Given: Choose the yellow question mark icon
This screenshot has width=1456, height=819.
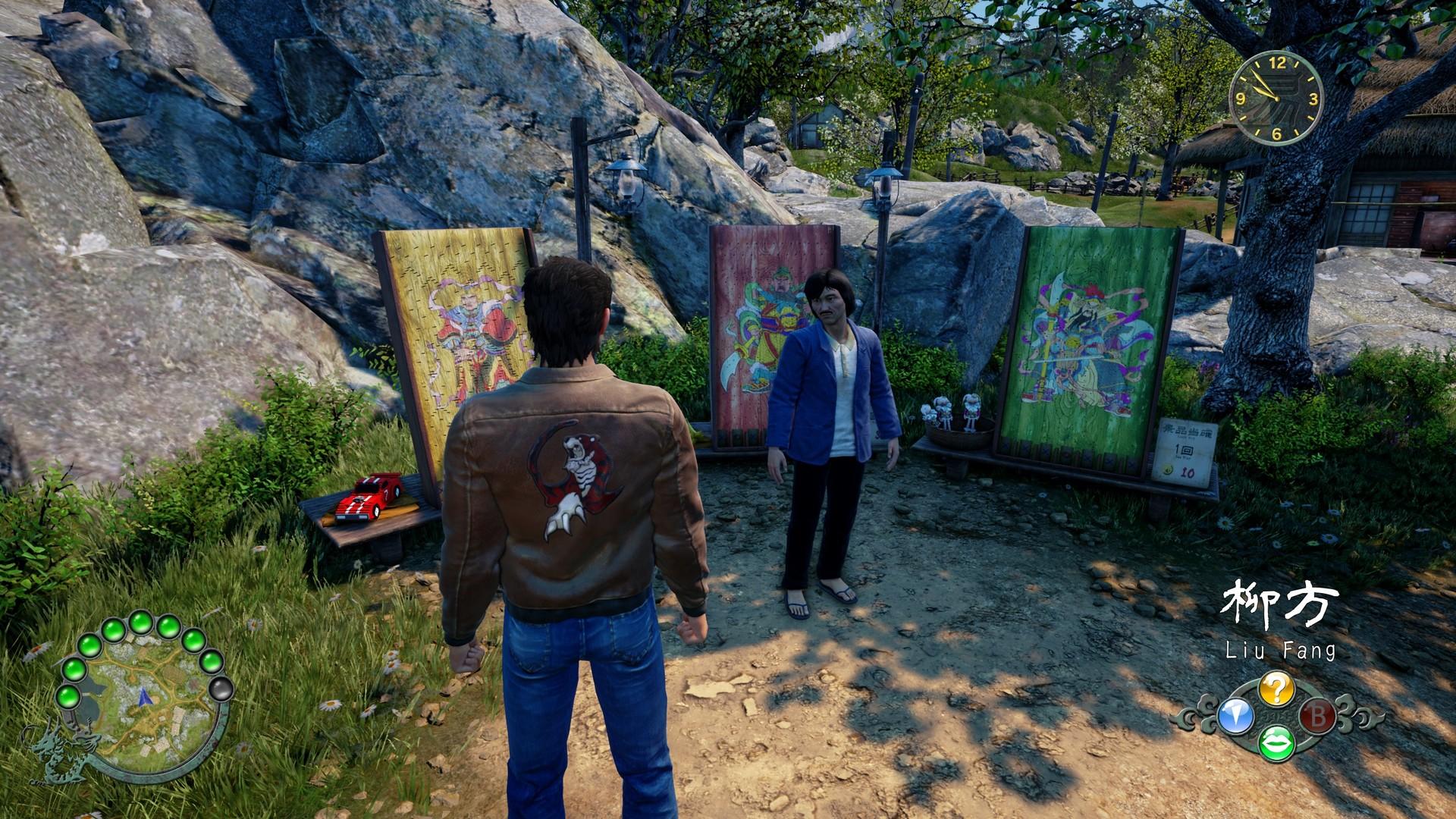Looking at the screenshot, I should point(1276,689).
